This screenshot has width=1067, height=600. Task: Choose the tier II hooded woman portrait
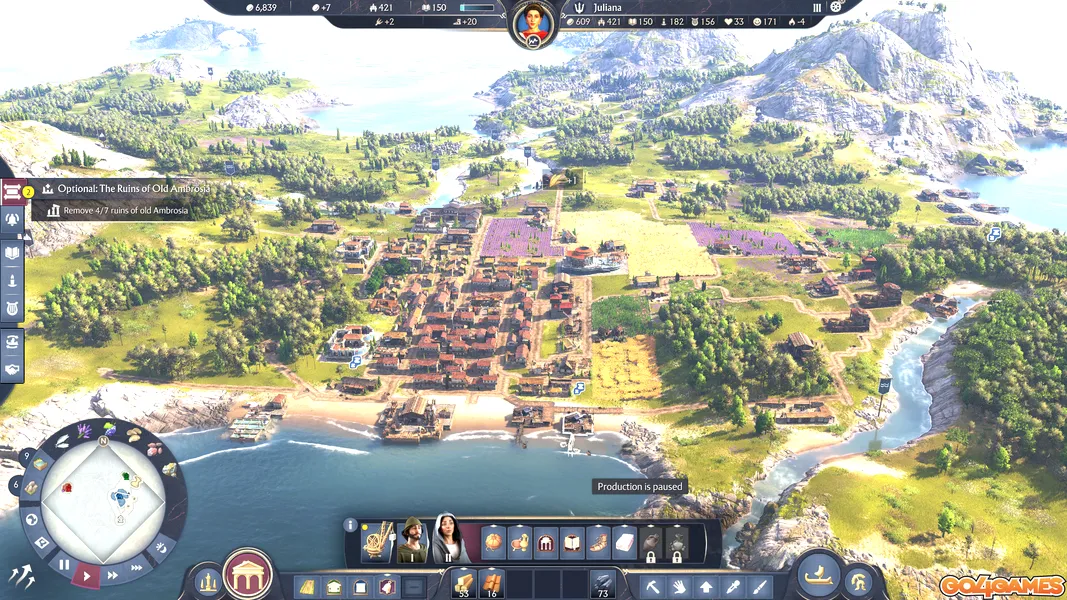447,541
